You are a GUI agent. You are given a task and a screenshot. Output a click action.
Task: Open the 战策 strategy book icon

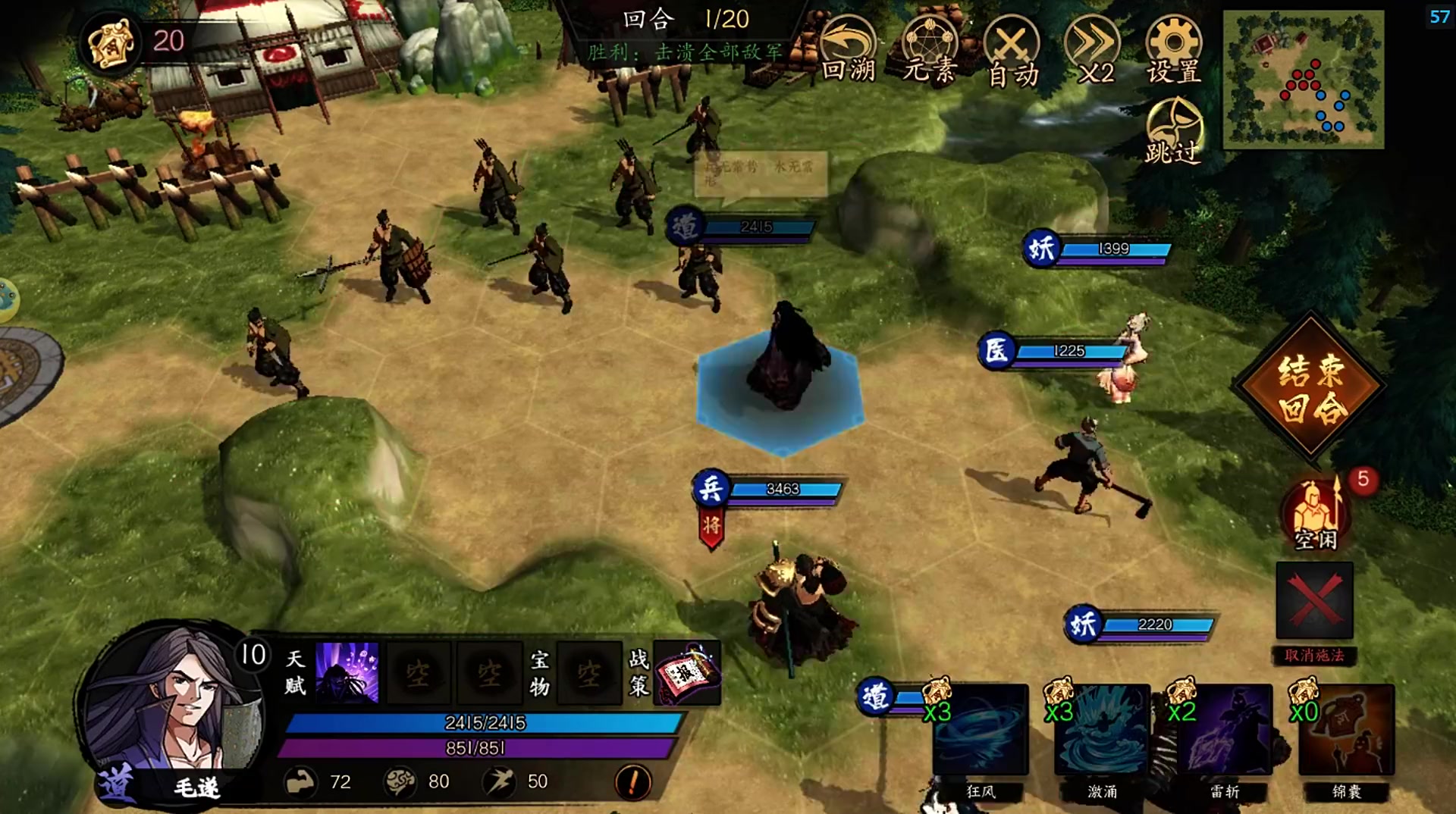pos(687,672)
